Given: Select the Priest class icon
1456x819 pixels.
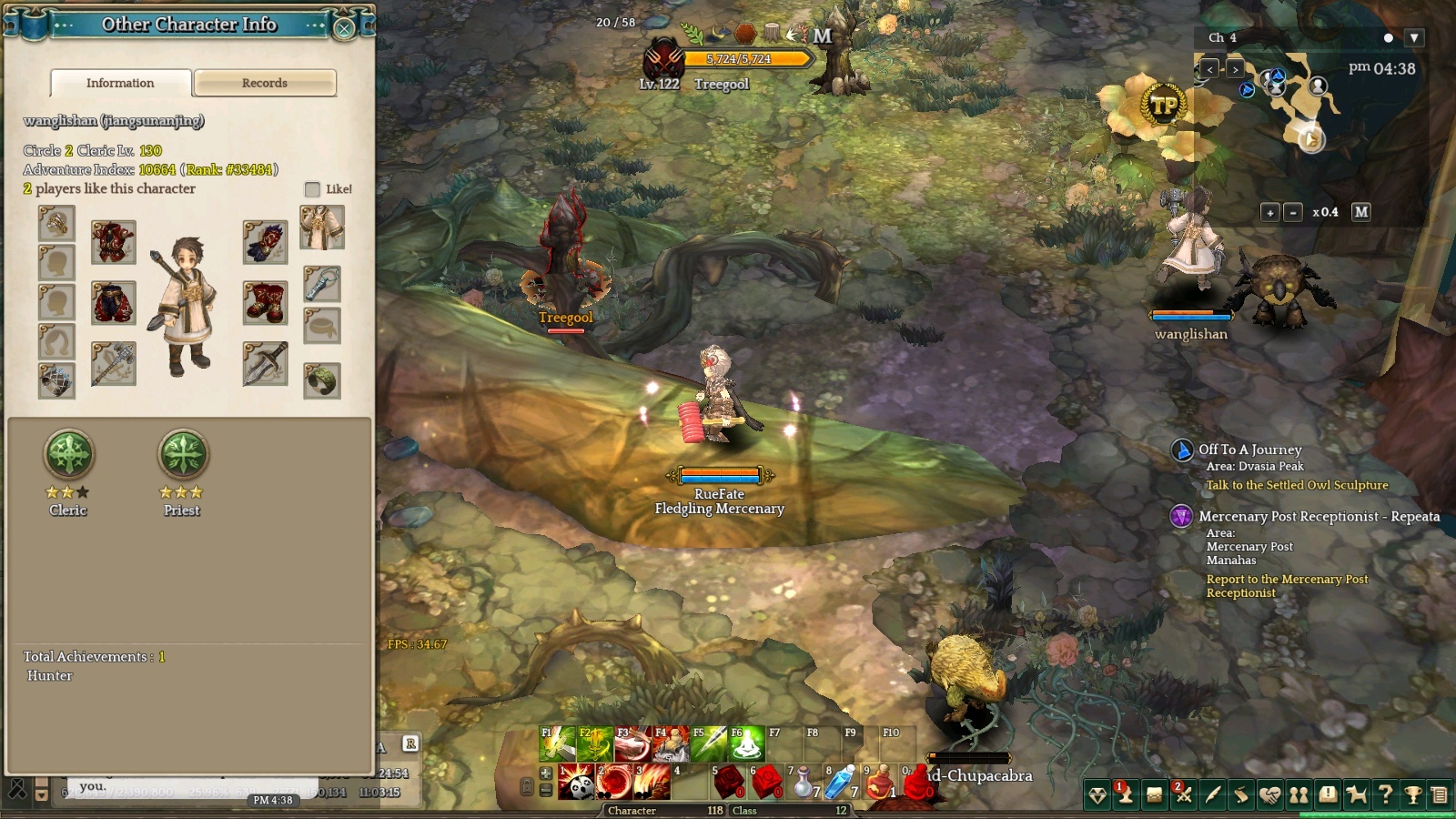Looking at the screenshot, I should (x=183, y=454).
